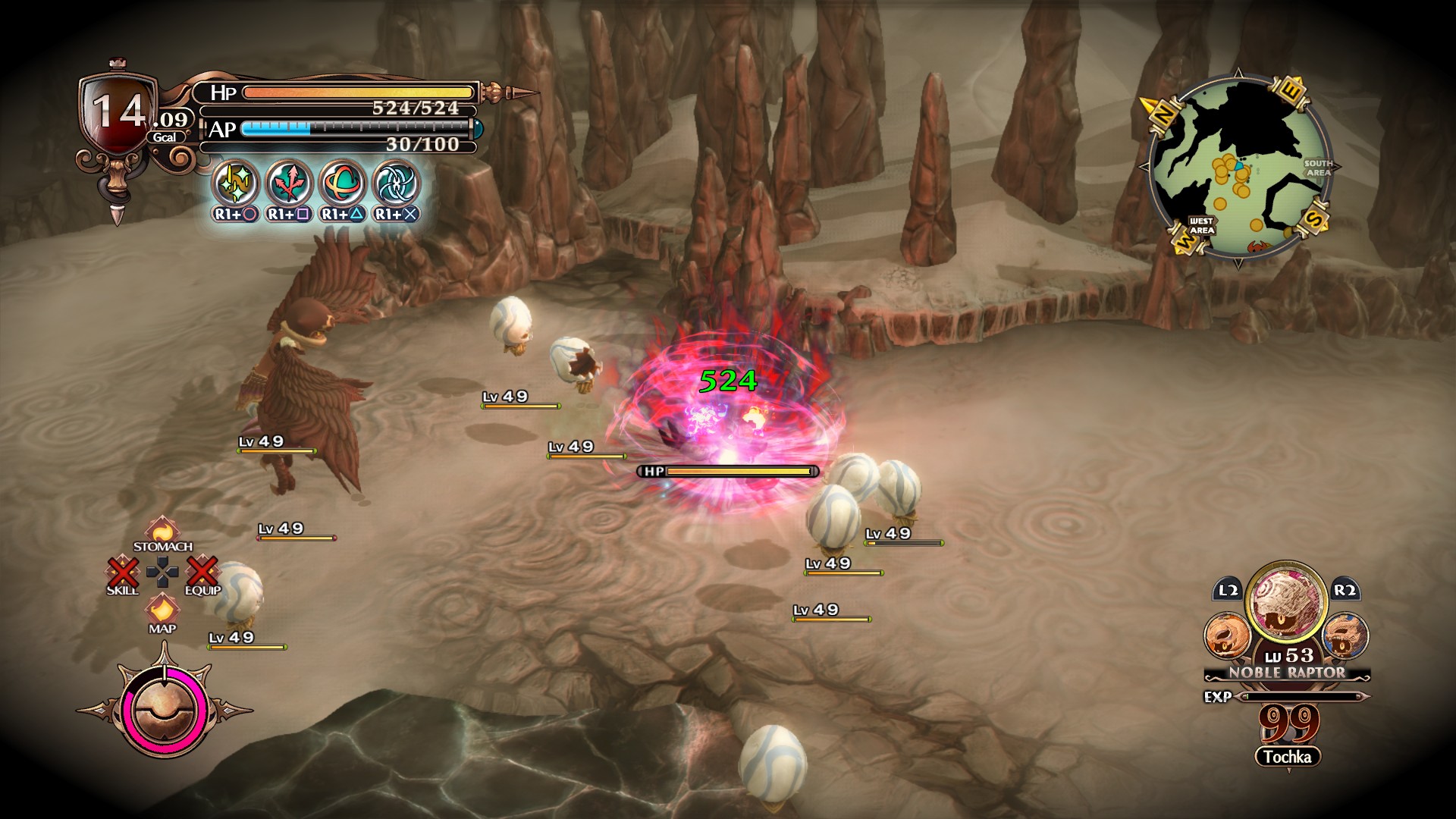Select the R1+○ skill icon

(236, 184)
